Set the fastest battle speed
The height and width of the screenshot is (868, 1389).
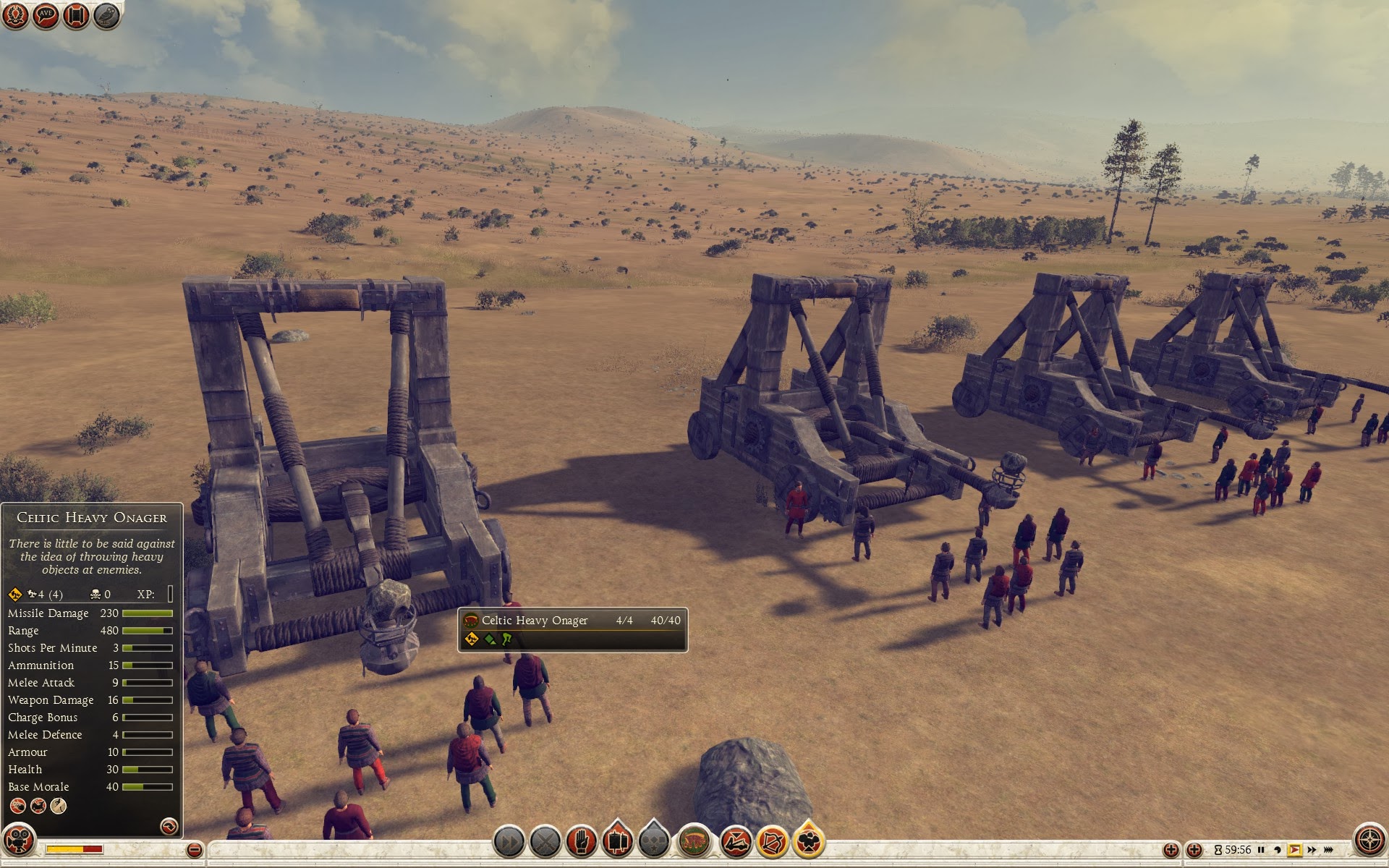tap(1330, 850)
